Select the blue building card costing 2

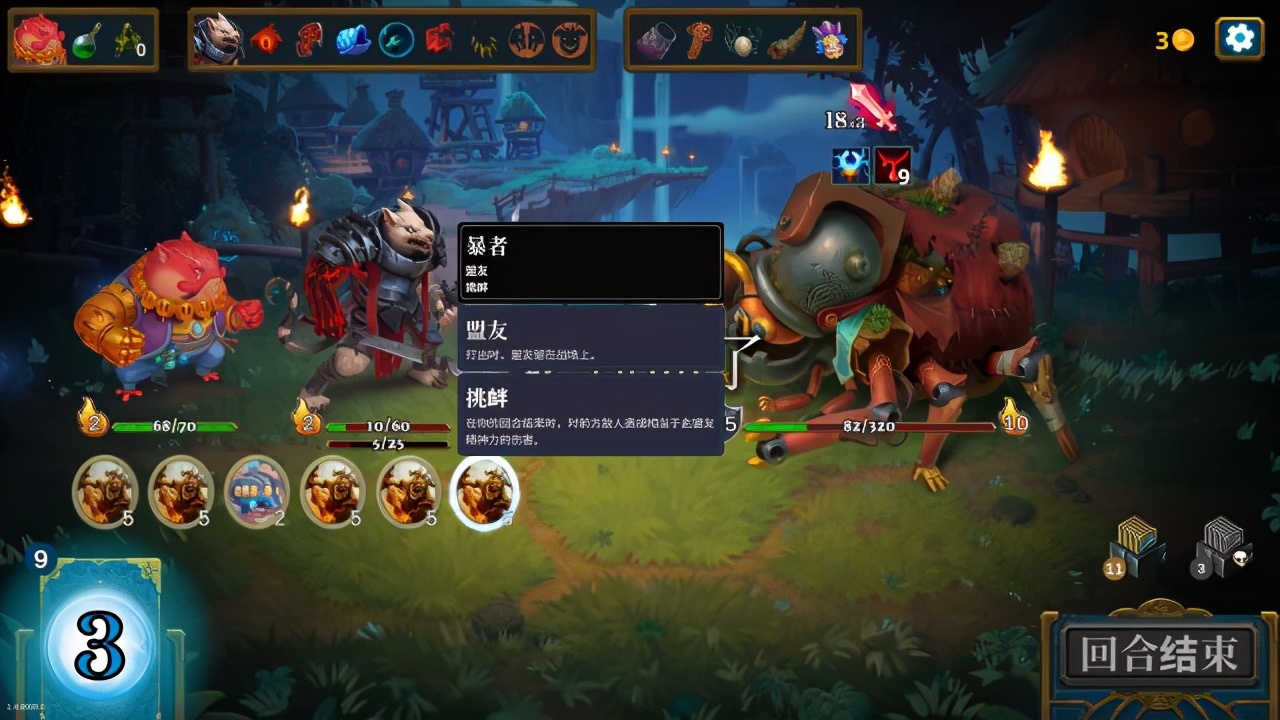[257, 490]
